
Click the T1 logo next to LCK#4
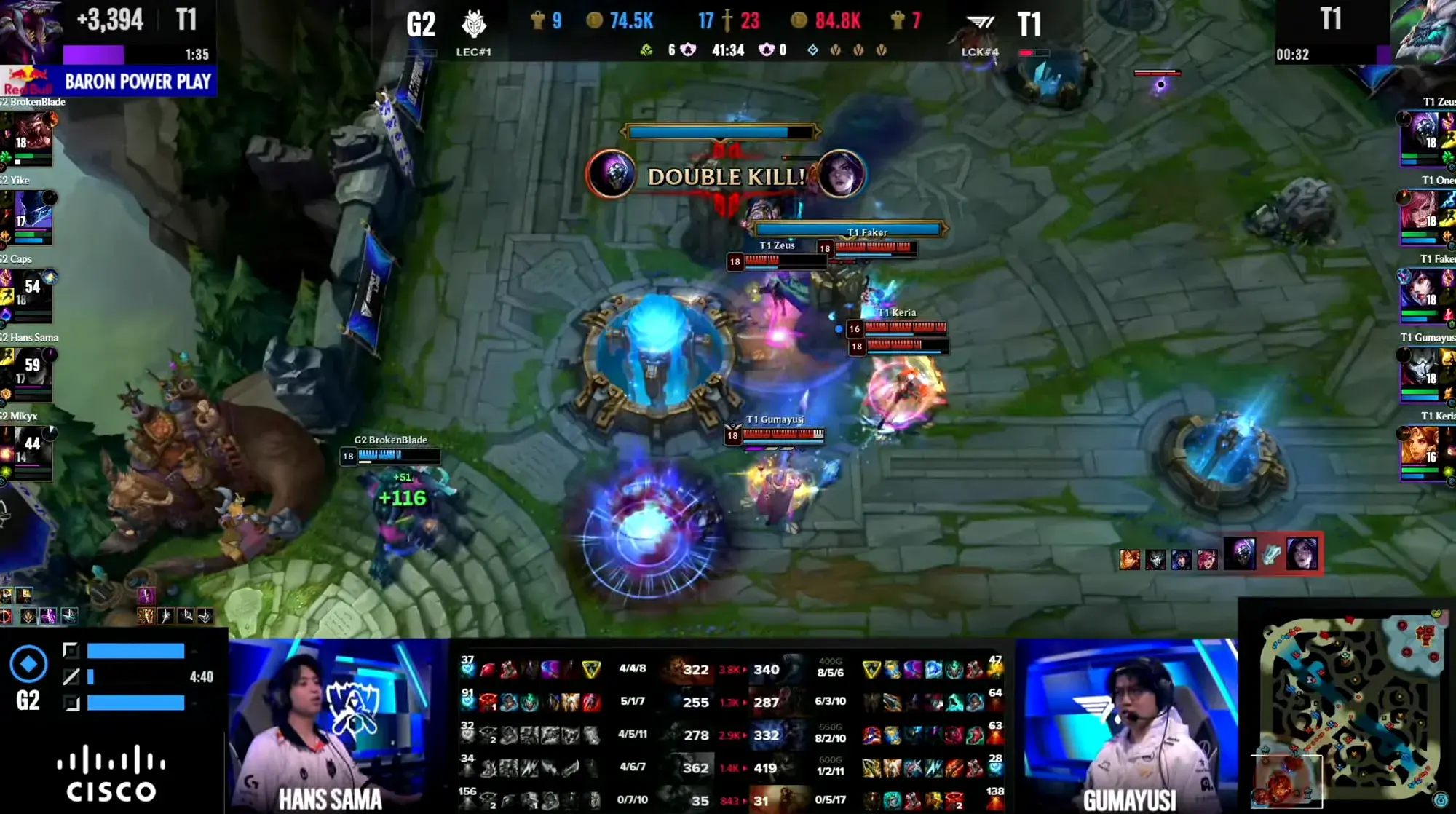point(979,22)
